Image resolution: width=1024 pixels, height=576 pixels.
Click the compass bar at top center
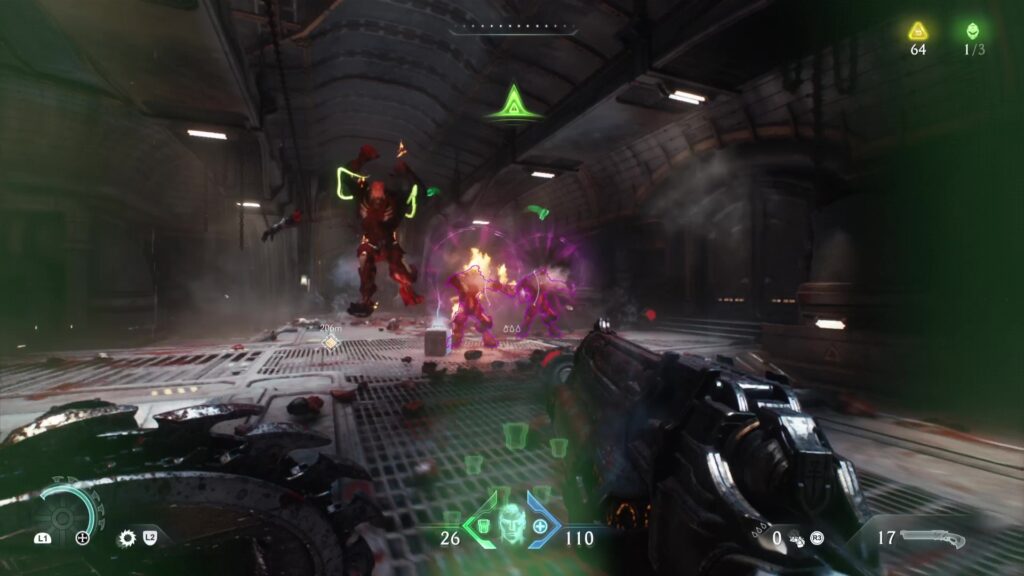pyautogui.click(x=512, y=31)
